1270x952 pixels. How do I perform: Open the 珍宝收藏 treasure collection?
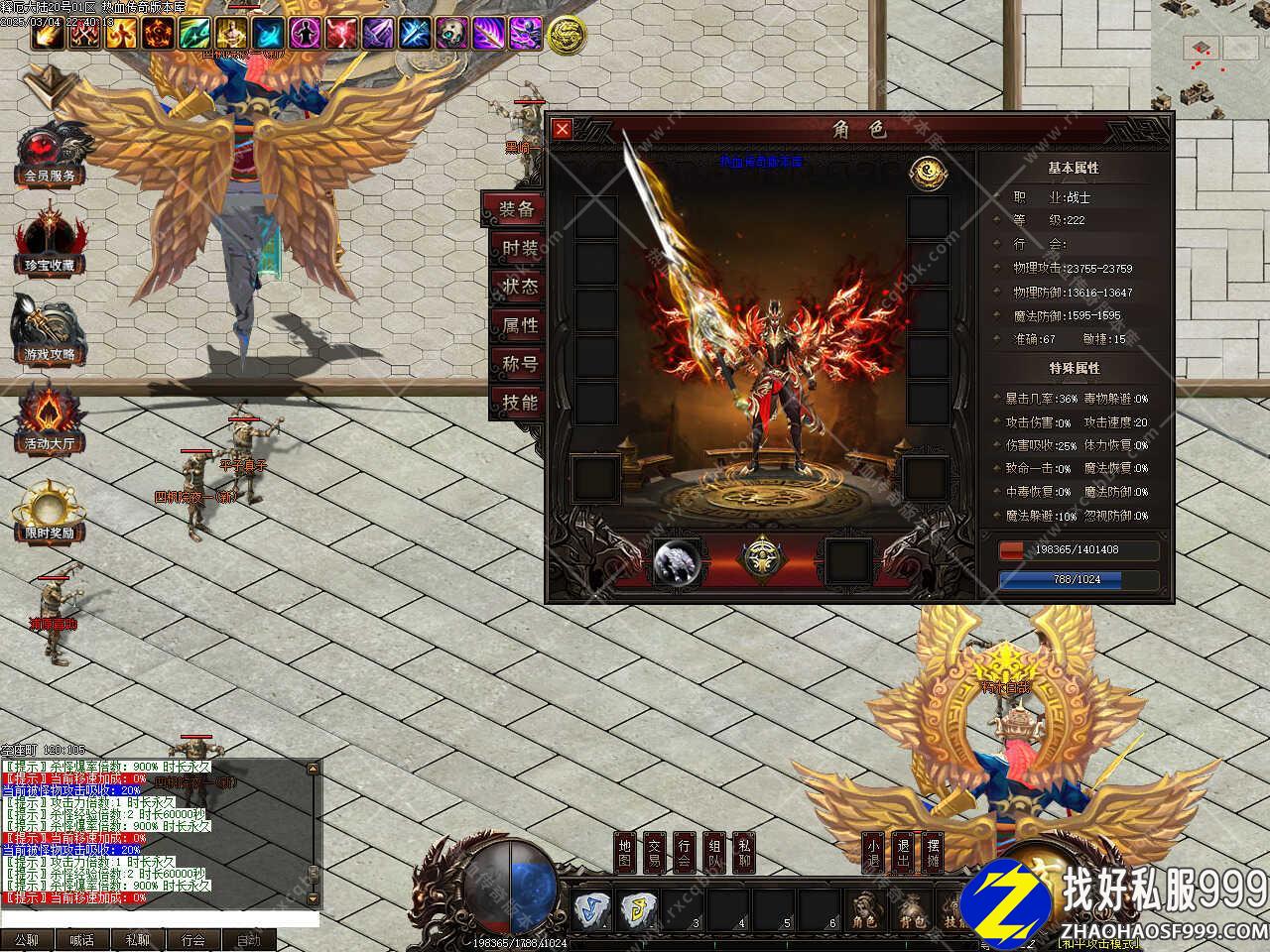[x=50, y=243]
